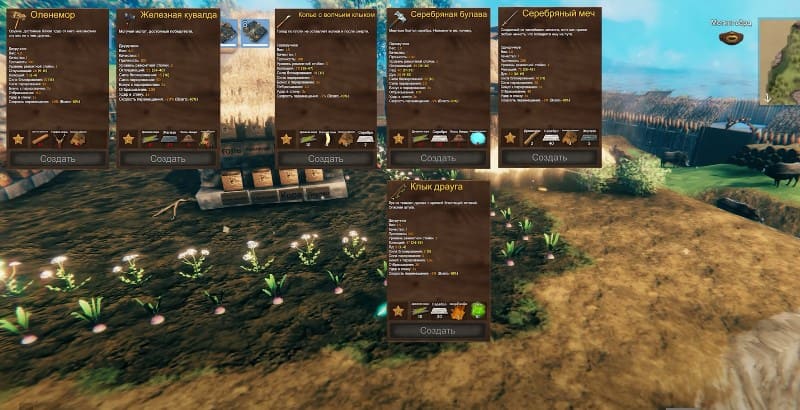Click the star icon in Железная кувалда panel
800x410 pixels.
[129, 138]
